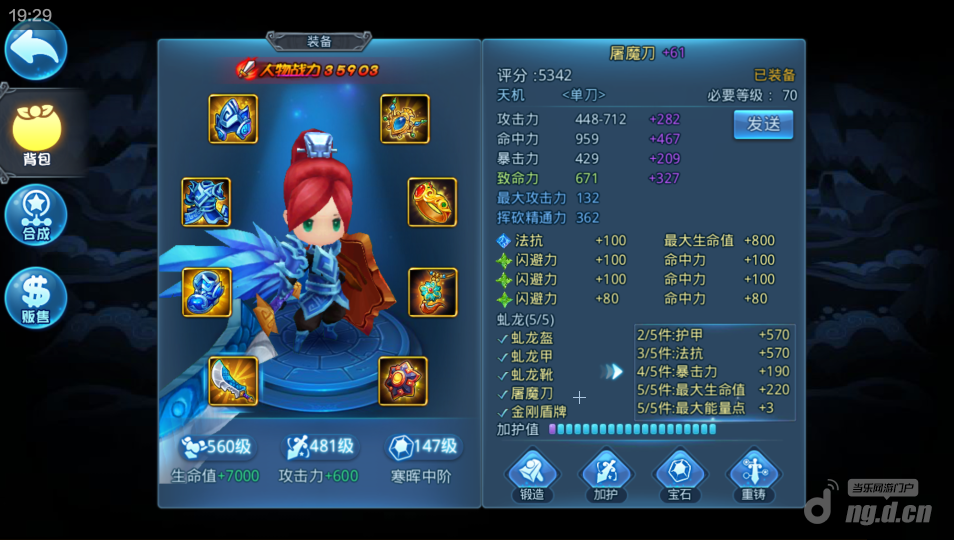The width and height of the screenshot is (954, 540).
Task: Click the set bonus arrow expander
Action: point(611,371)
